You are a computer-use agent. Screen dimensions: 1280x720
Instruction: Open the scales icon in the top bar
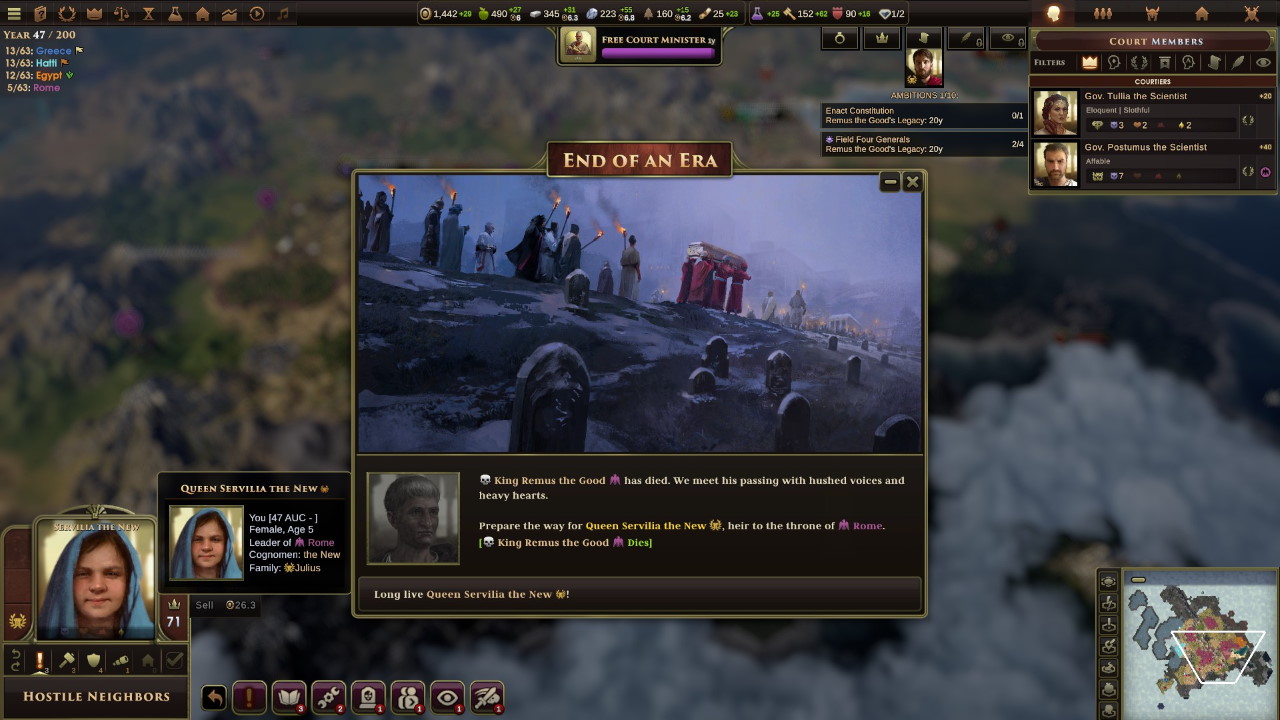point(121,14)
